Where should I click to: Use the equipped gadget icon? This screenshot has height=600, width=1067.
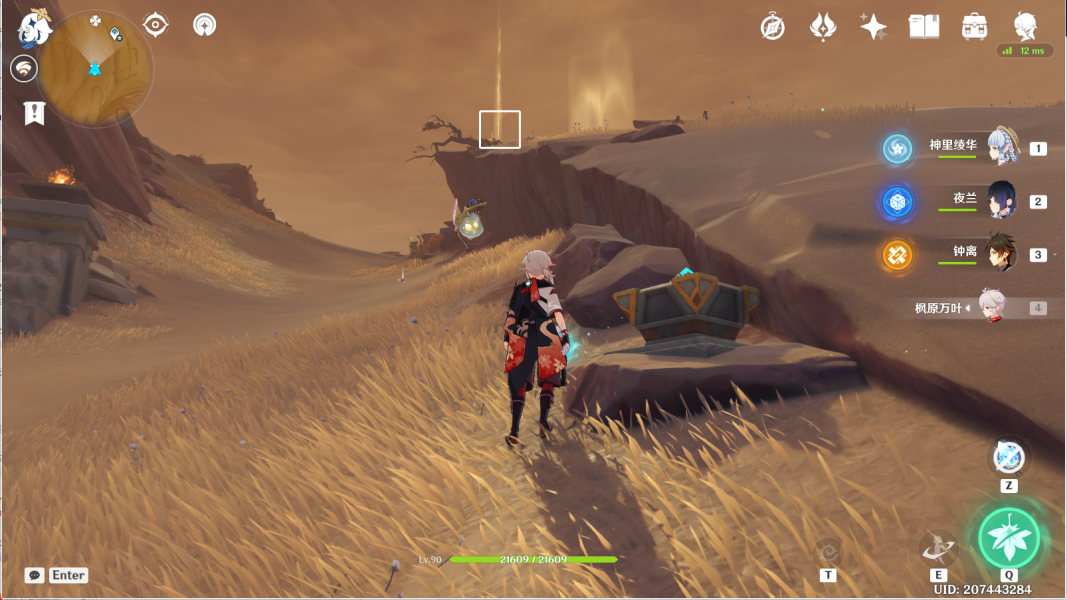pos(1008,458)
